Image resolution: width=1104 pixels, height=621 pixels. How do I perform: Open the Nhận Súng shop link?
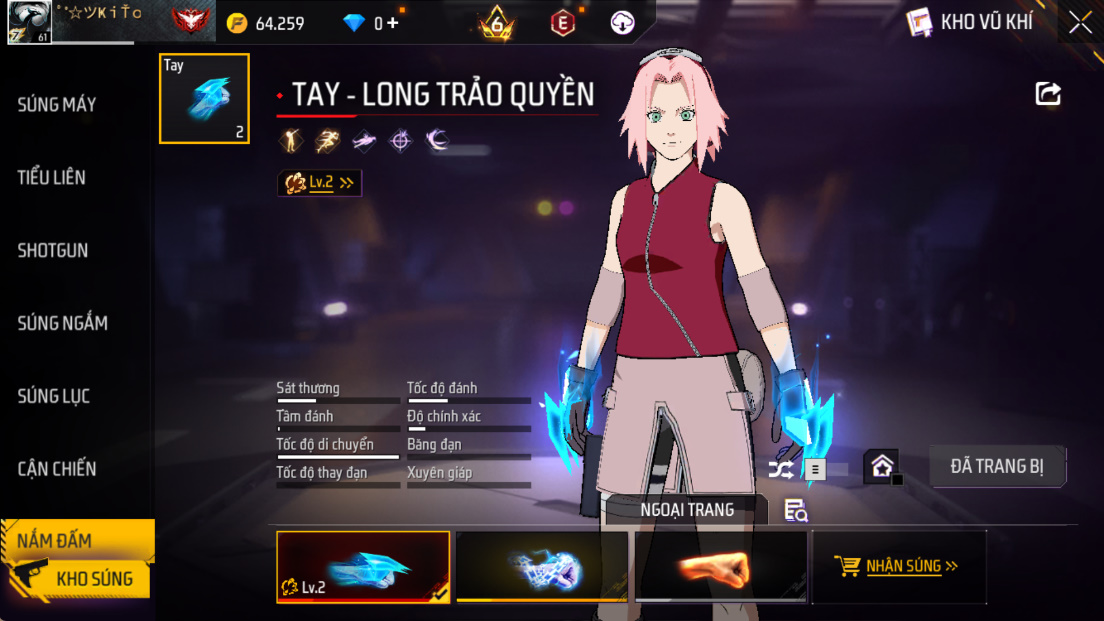(x=897, y=567)
